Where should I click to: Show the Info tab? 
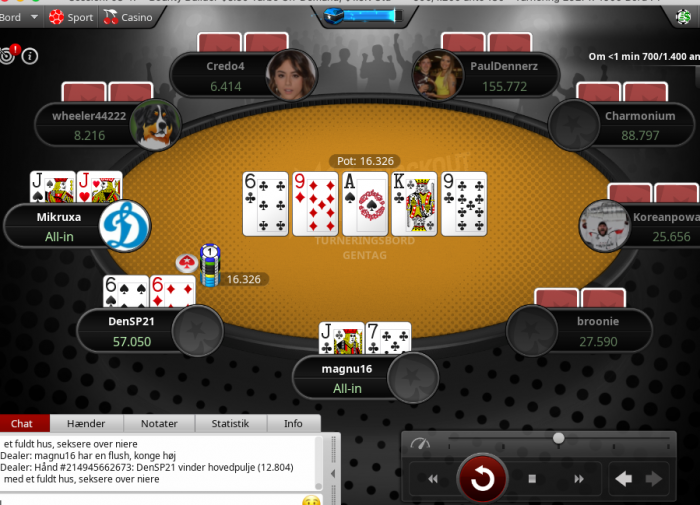coord(293,424)
